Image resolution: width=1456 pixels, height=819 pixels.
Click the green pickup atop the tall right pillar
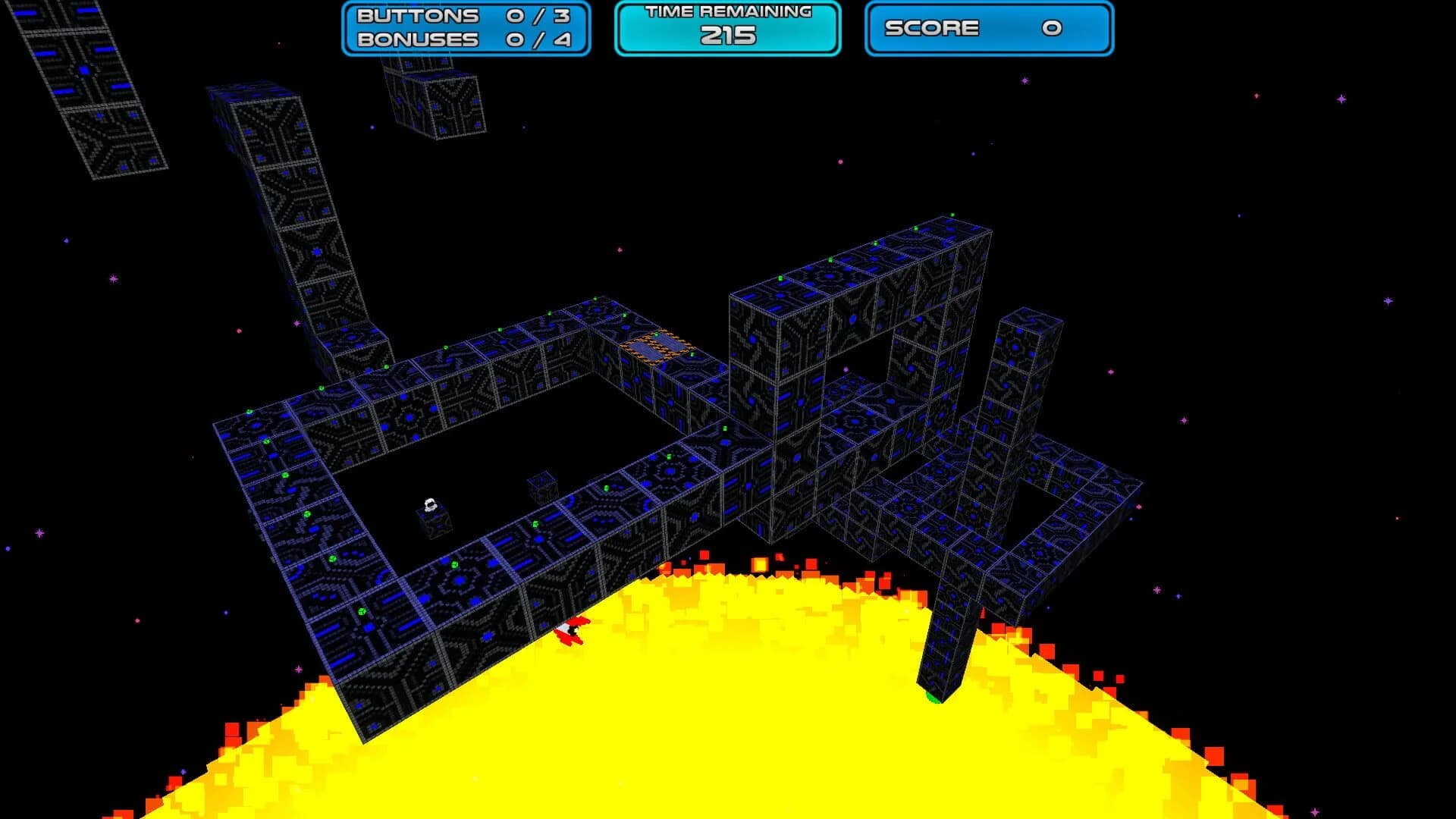(952, 215)
